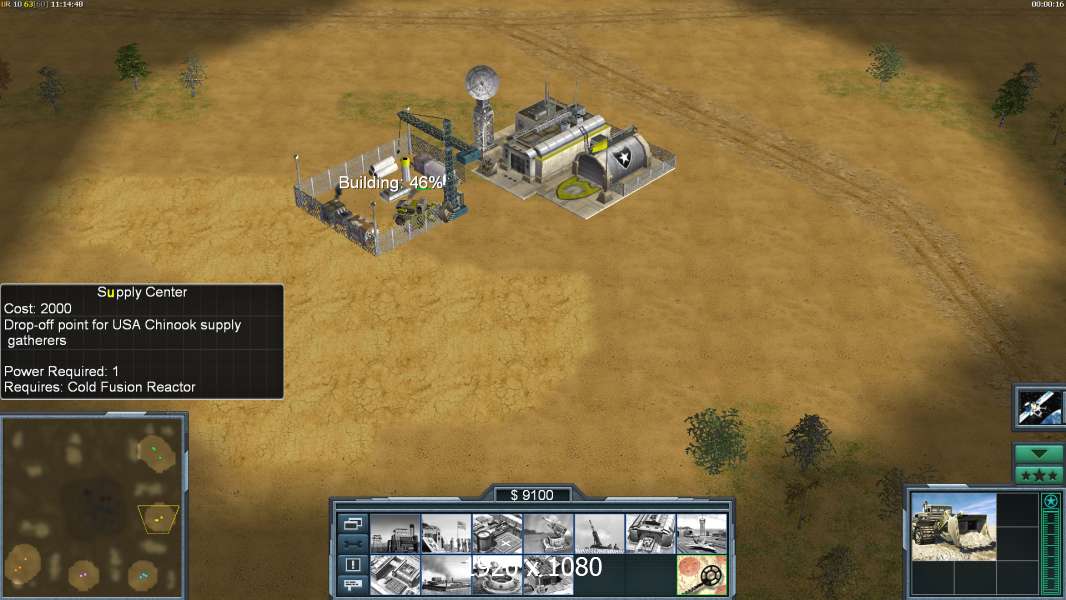Click the green star rank emblem
Screen dimensions: 1066x600
[1050, 501]
